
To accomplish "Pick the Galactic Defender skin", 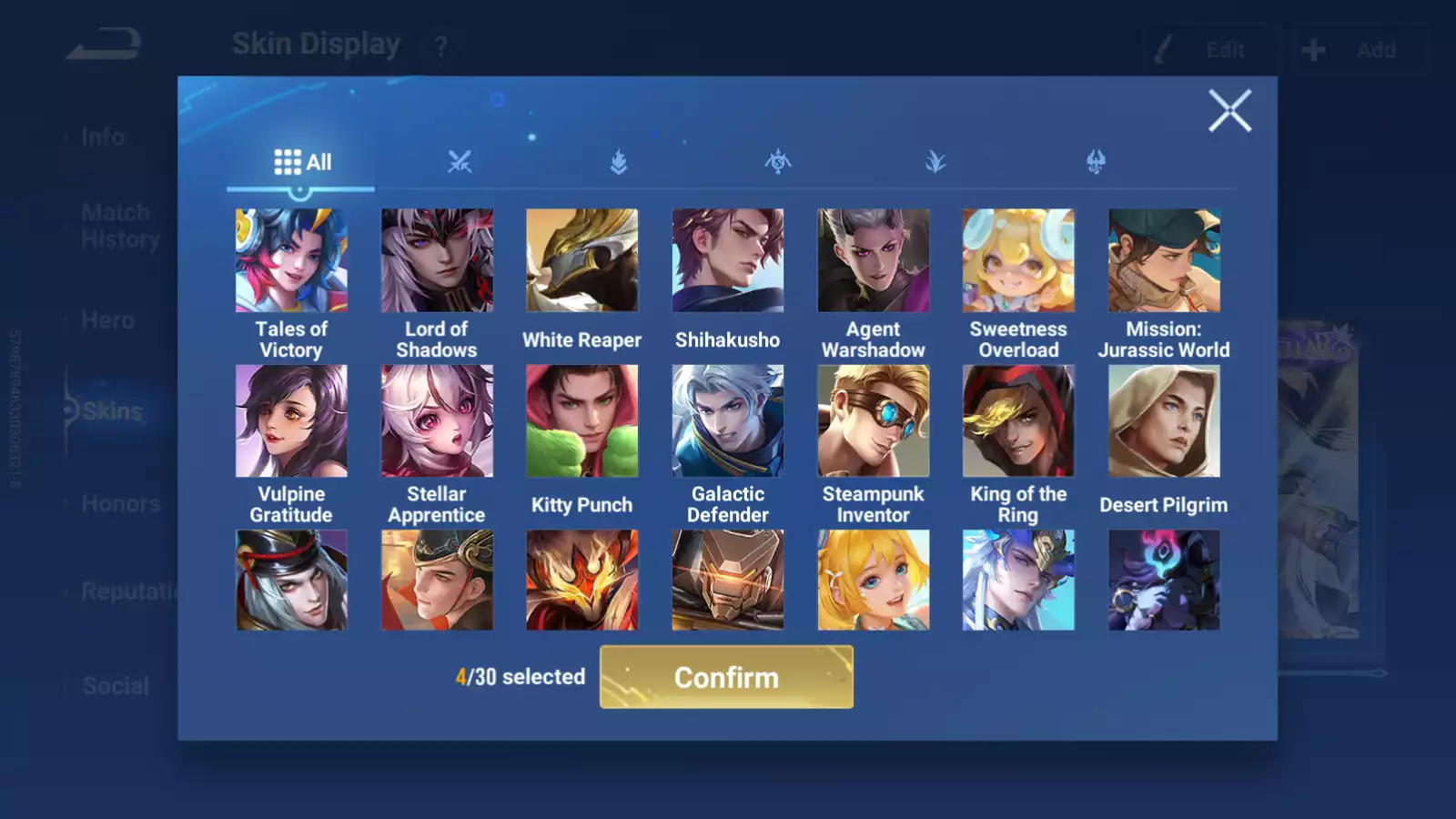I will [728, 421].
